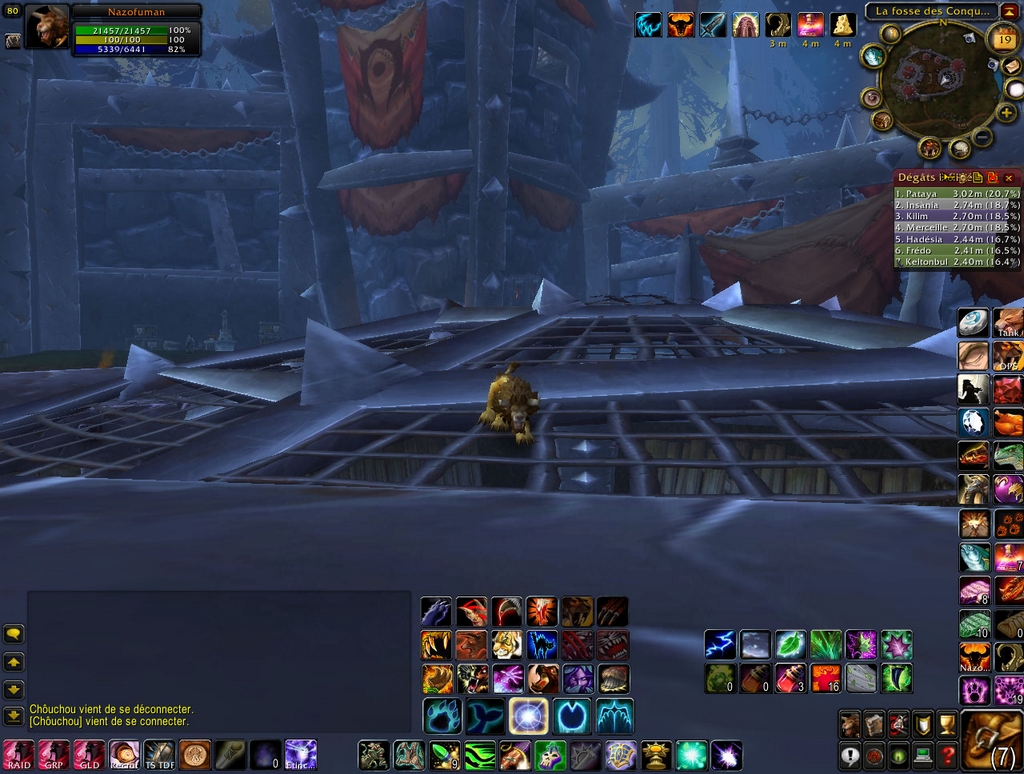Image resolution: width=1024 pixels, height=774 pixels.
Task: Use the red potion with 3 charges
Action: (x=790, y=678)
